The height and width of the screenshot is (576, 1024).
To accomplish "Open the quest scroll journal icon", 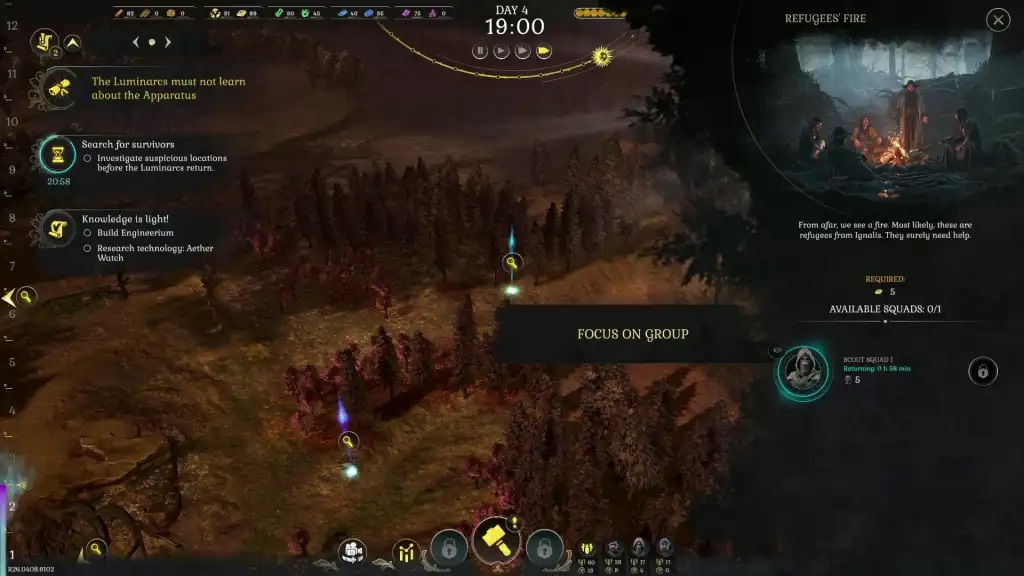I will pos(44,41).
